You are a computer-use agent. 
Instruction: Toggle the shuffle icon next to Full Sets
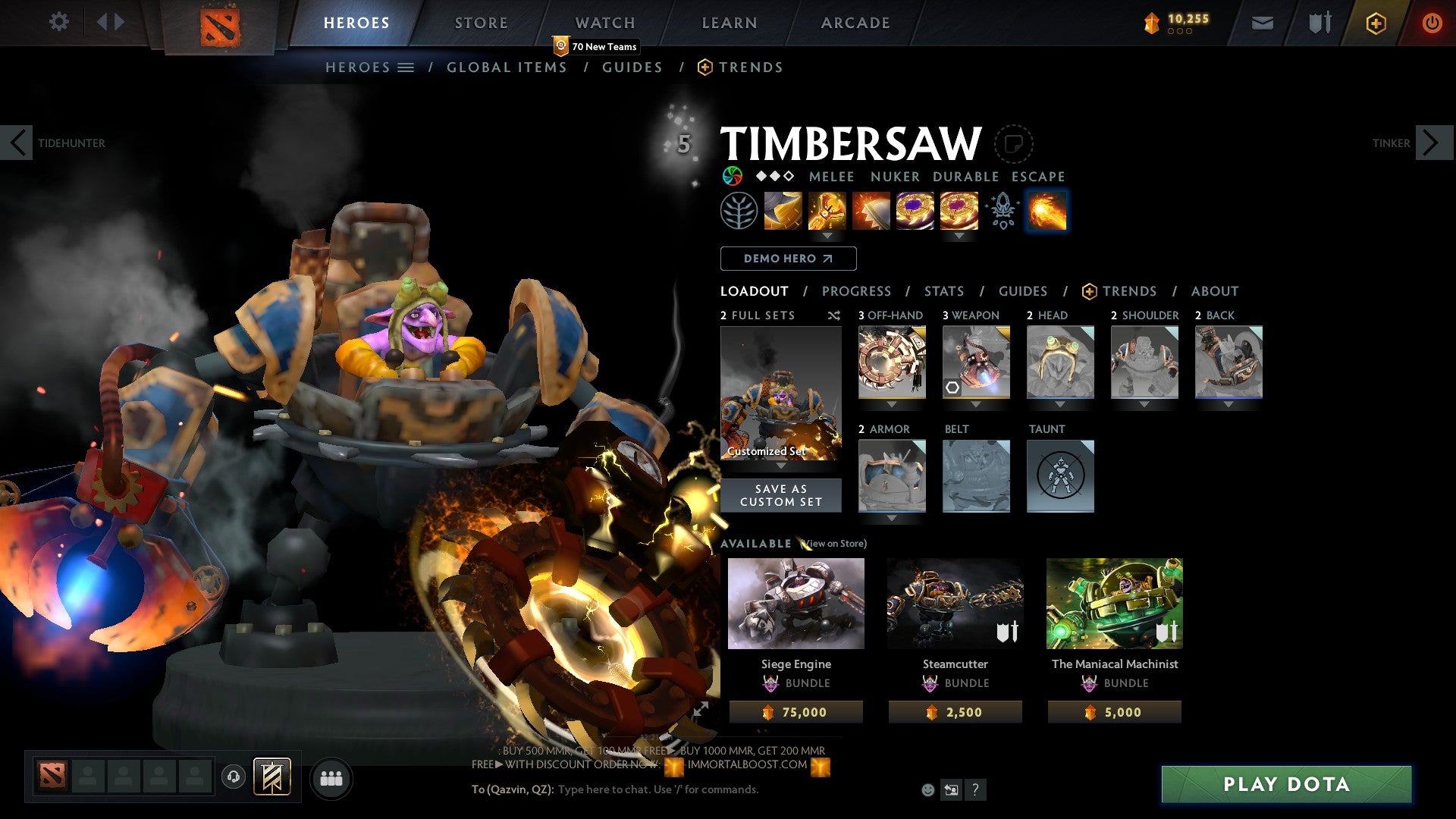(x=834, y=316)
